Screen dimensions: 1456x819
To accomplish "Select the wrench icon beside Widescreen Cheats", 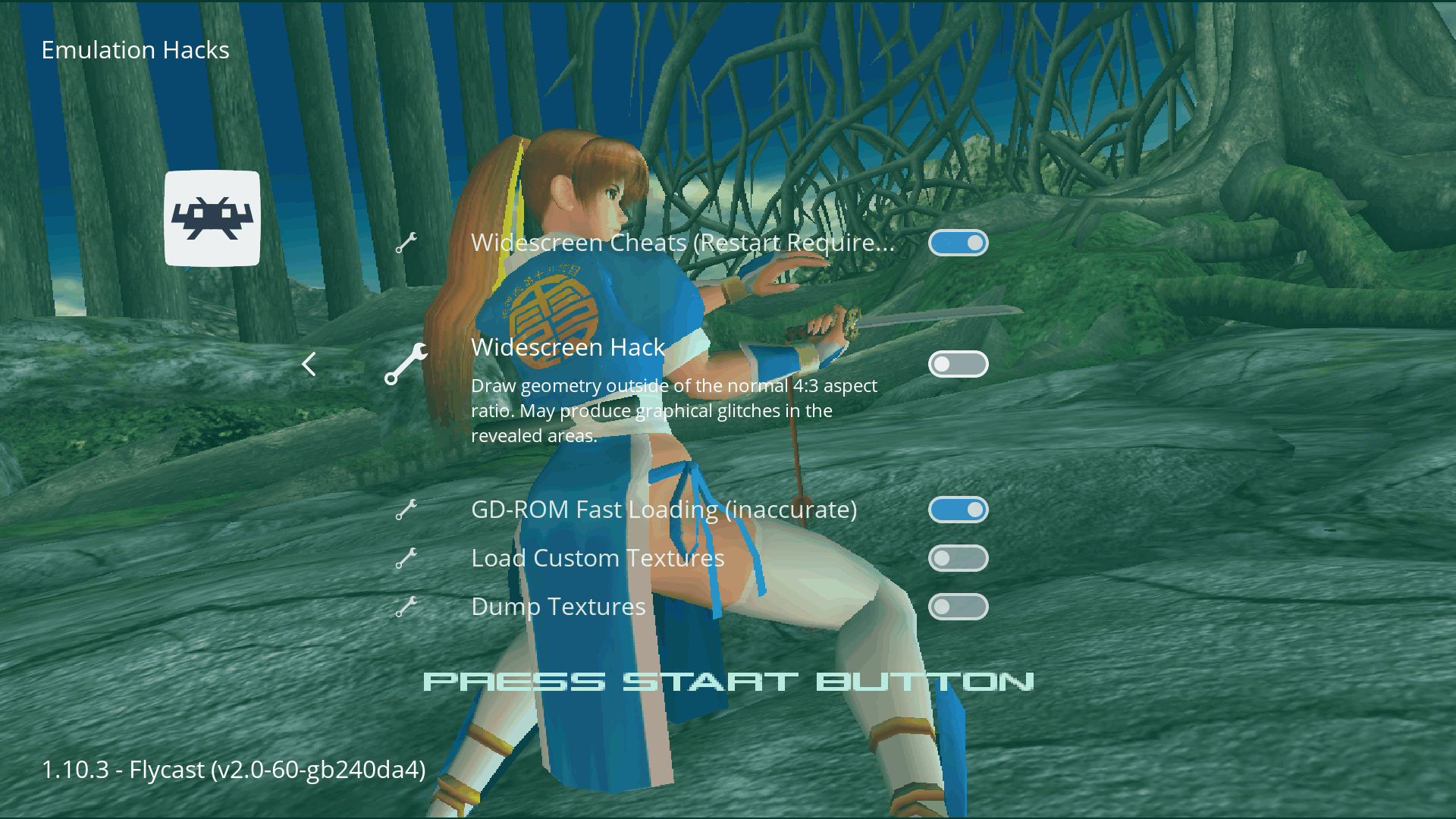I will click(x=406, y=243).
